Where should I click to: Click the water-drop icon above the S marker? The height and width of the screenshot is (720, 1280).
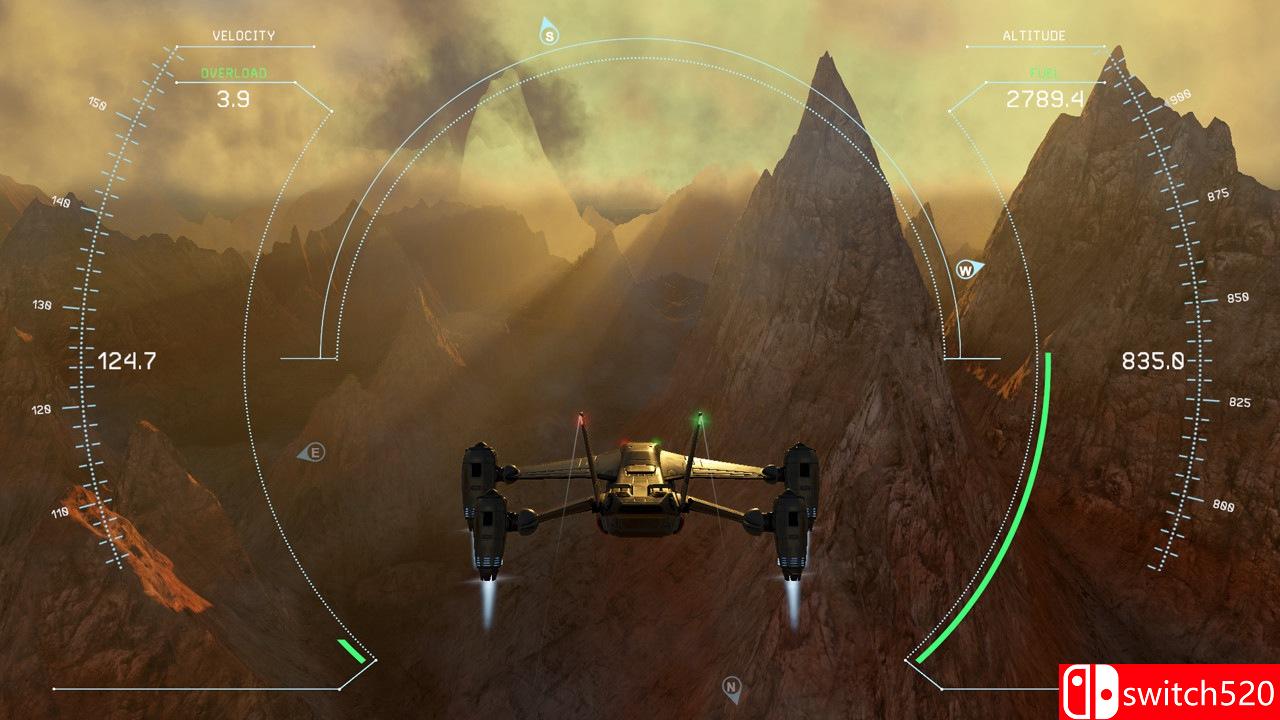[x=546, y=20]
